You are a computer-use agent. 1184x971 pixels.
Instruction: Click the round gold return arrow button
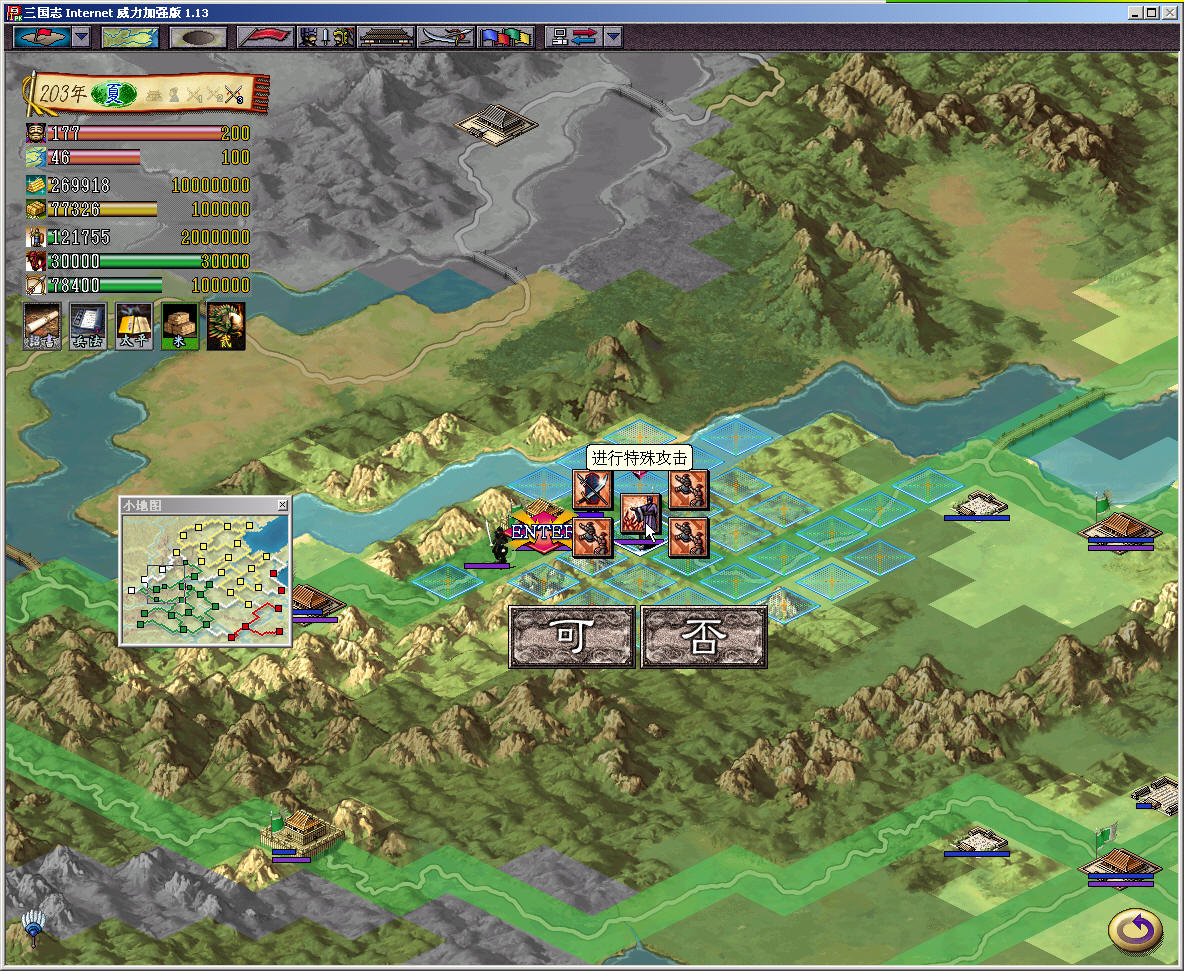tap(1135, 930)
